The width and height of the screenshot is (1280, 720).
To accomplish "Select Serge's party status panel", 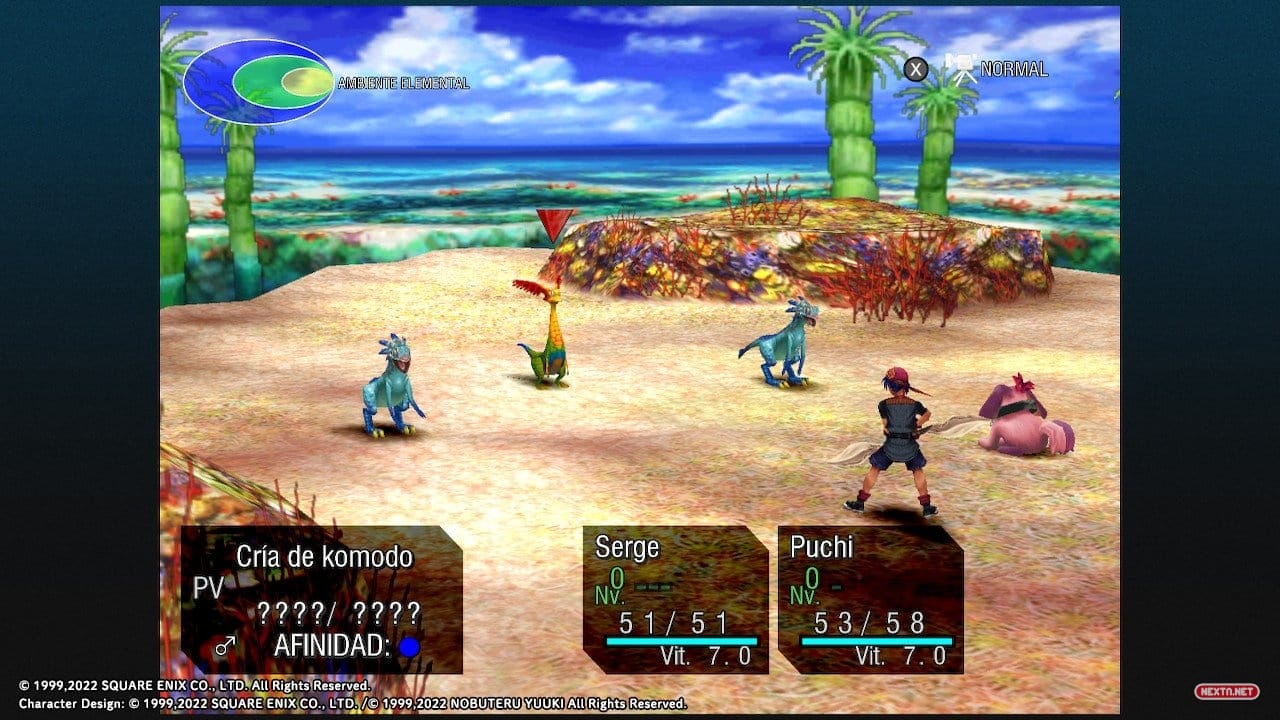I will pos(675,599).
